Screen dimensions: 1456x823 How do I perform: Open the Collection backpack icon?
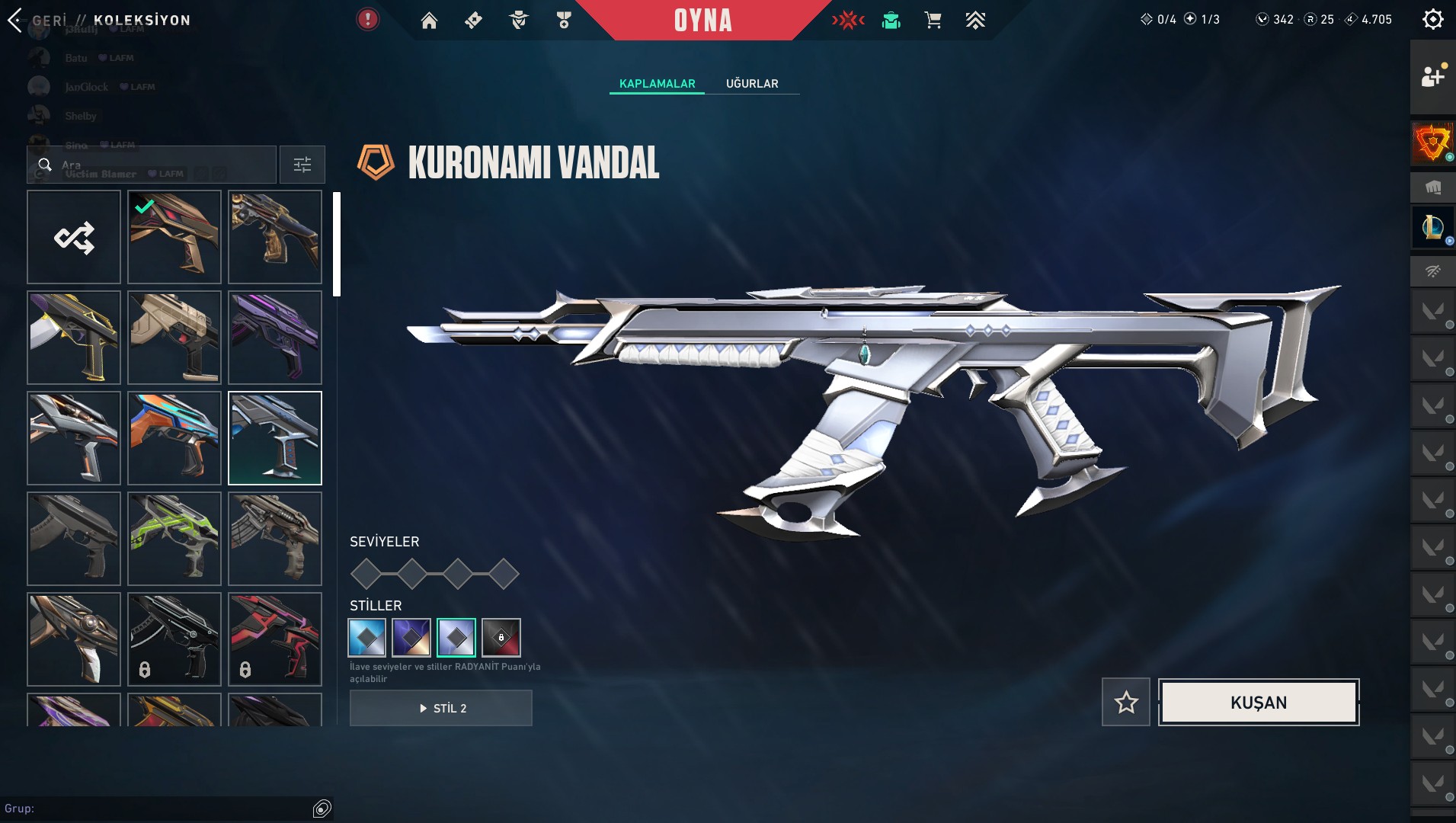(892, 21)
